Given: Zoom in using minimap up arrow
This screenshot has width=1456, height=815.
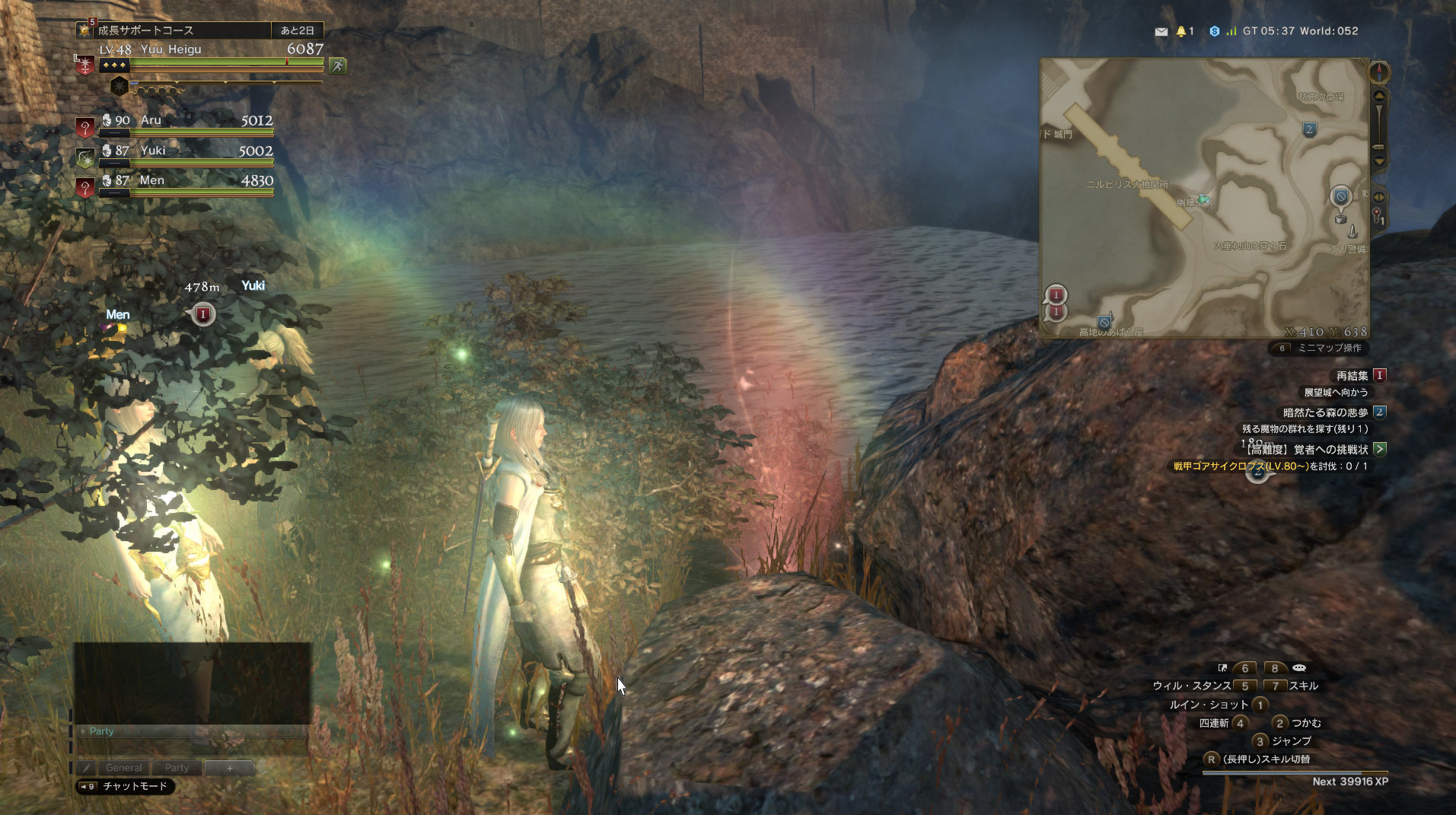Looking at the screenshot, I should pyautogui.click(x=1378, y=97).
